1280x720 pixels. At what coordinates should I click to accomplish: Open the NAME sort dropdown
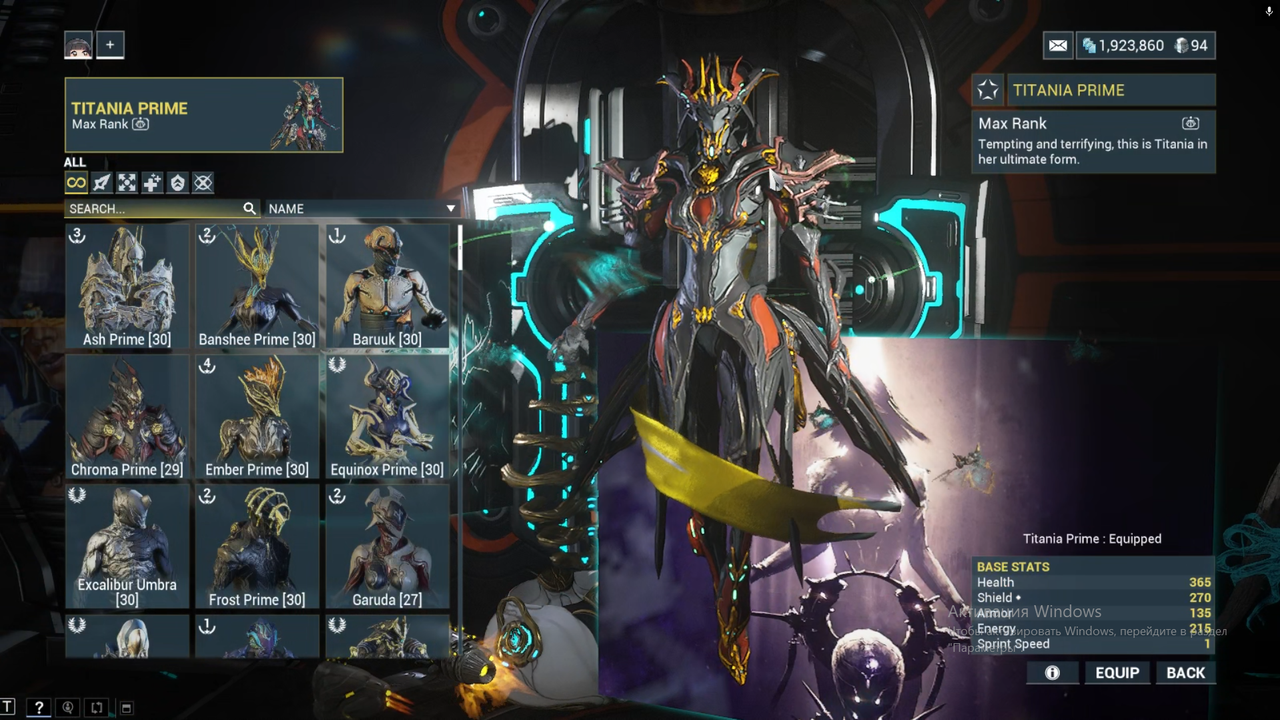[x=361, y=209]
